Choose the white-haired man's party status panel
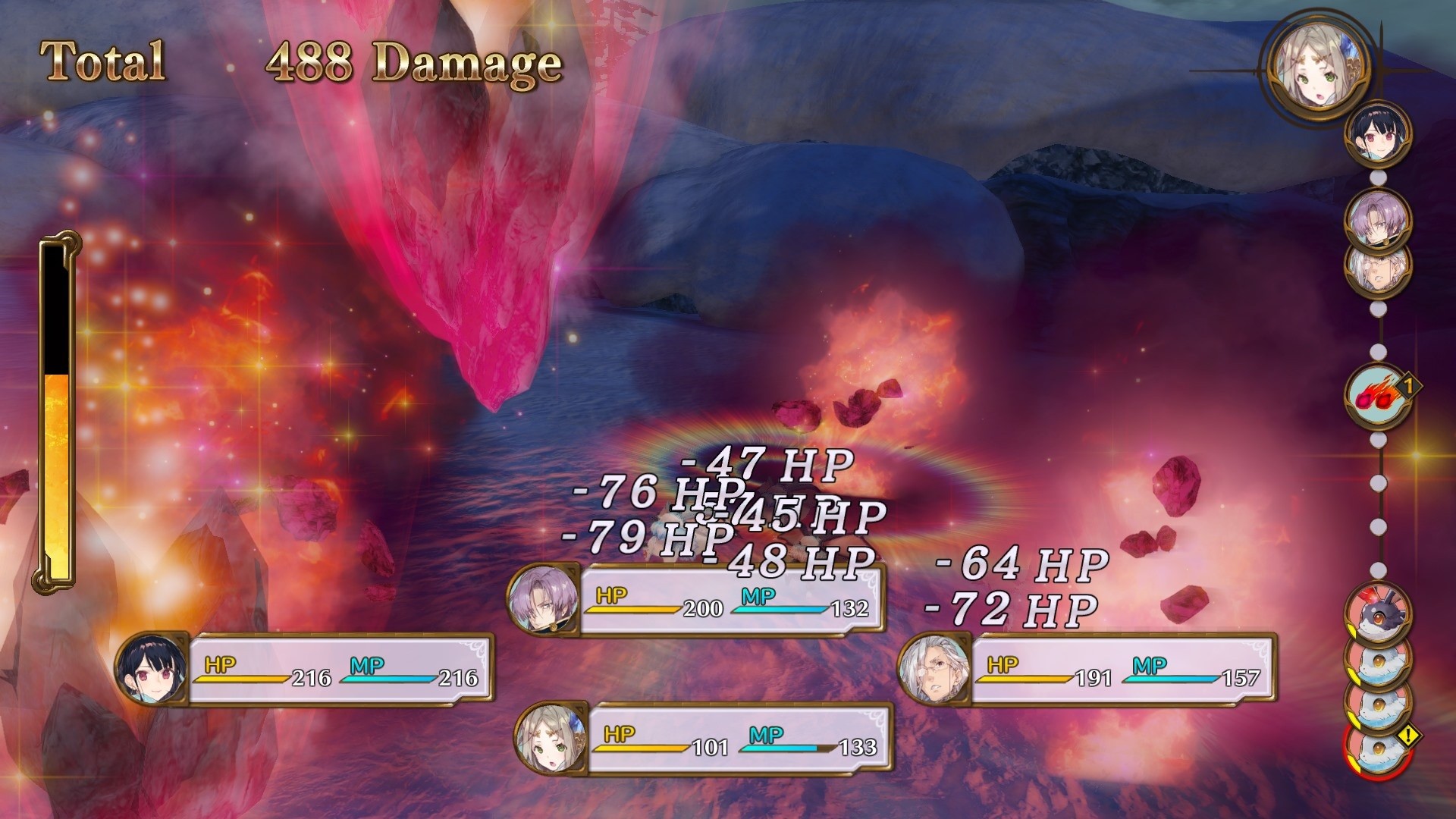This screenshot has width=1456, height=819. click(1088, 671)
